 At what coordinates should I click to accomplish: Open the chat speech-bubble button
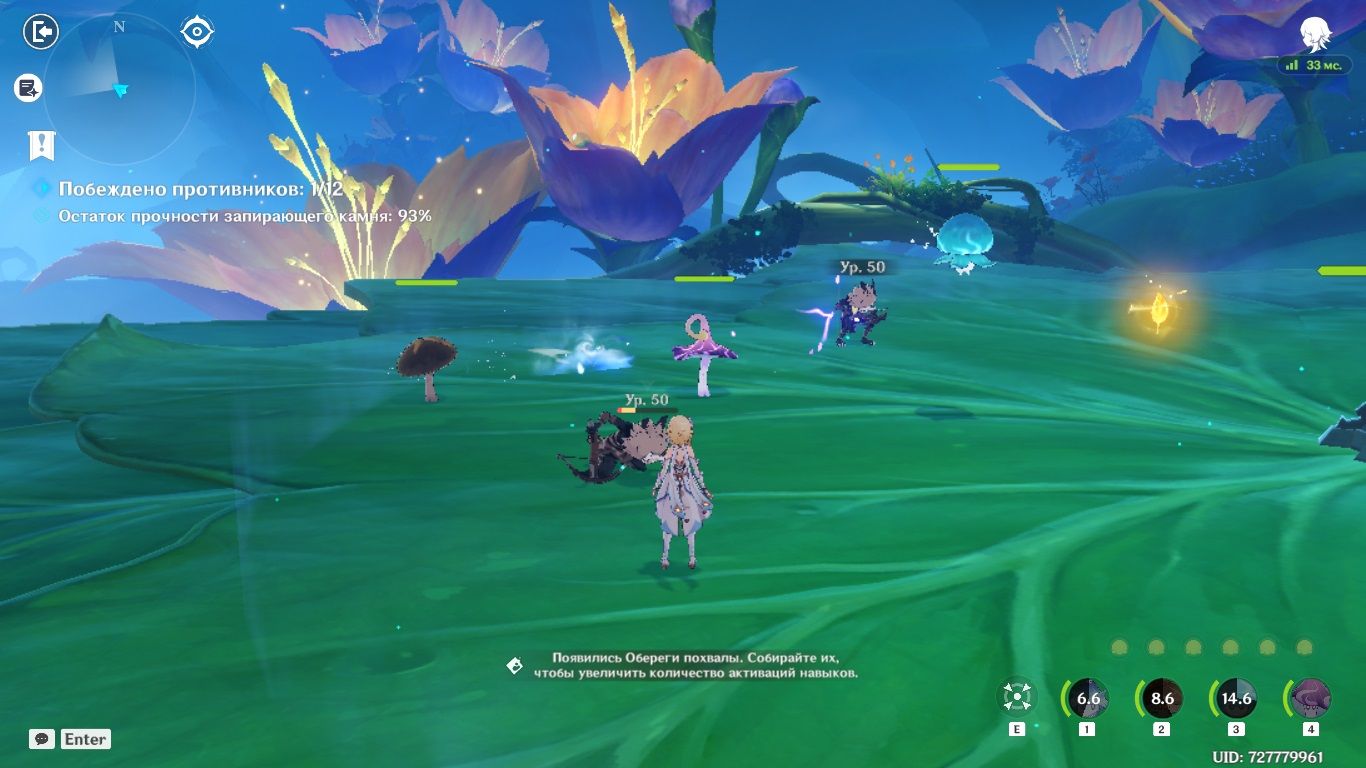pos(41,739)
